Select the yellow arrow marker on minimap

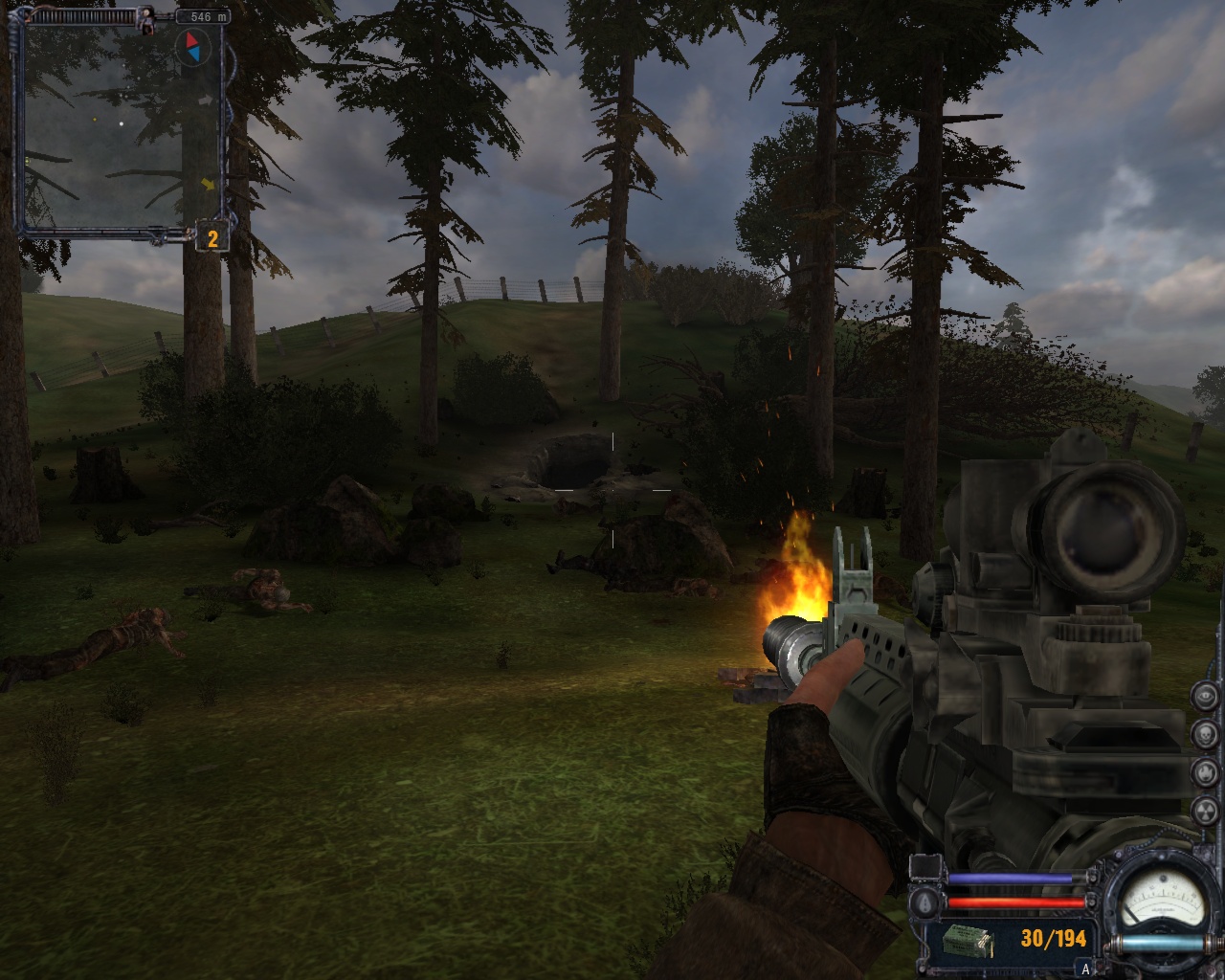208,183
